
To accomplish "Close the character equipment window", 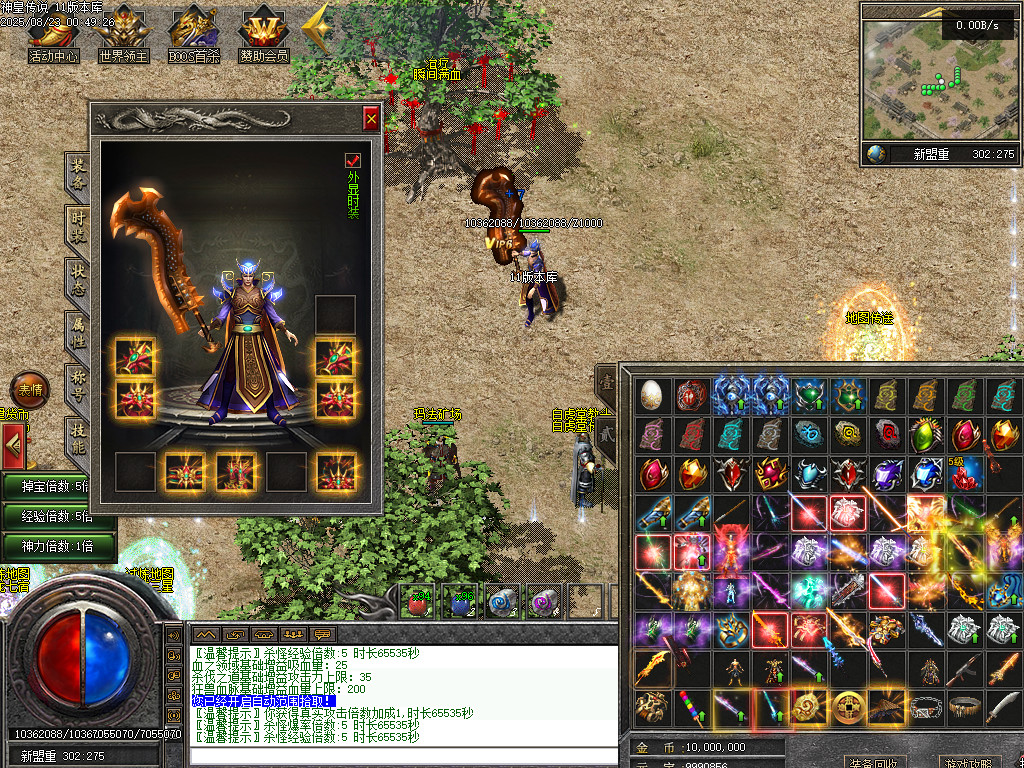I will 371,119.
